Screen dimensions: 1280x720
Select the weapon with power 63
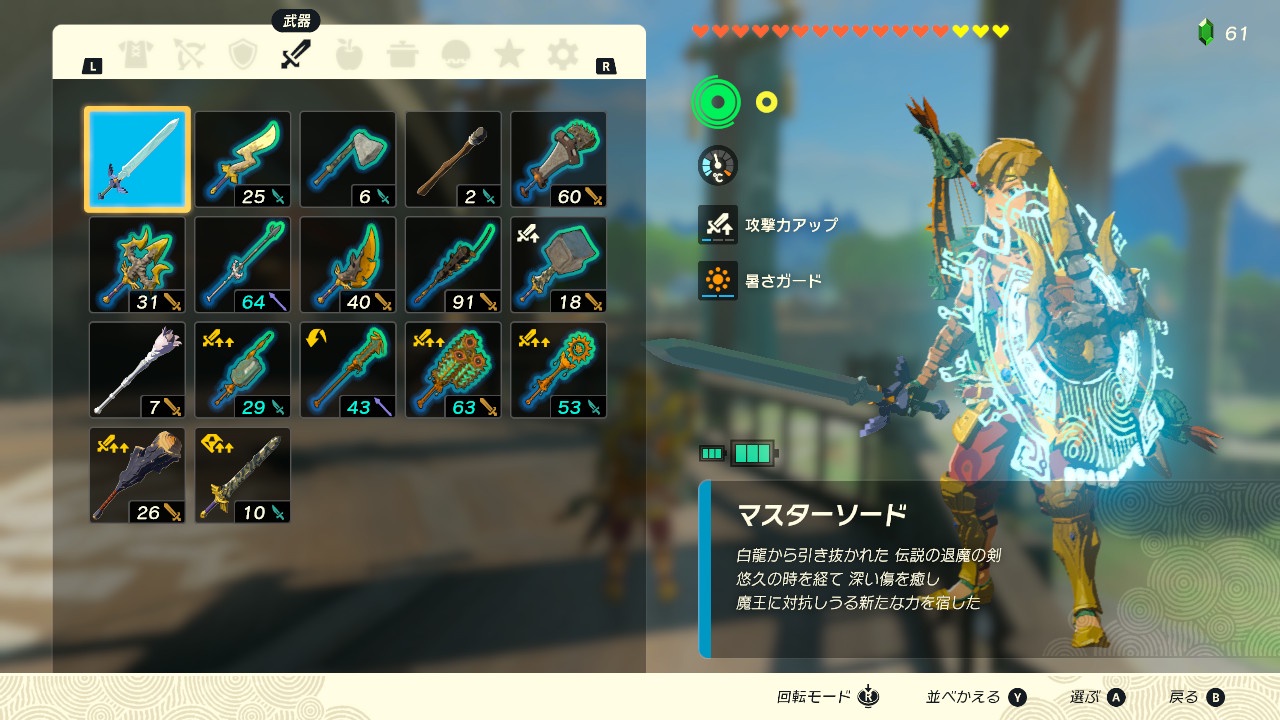pos(453,370)
